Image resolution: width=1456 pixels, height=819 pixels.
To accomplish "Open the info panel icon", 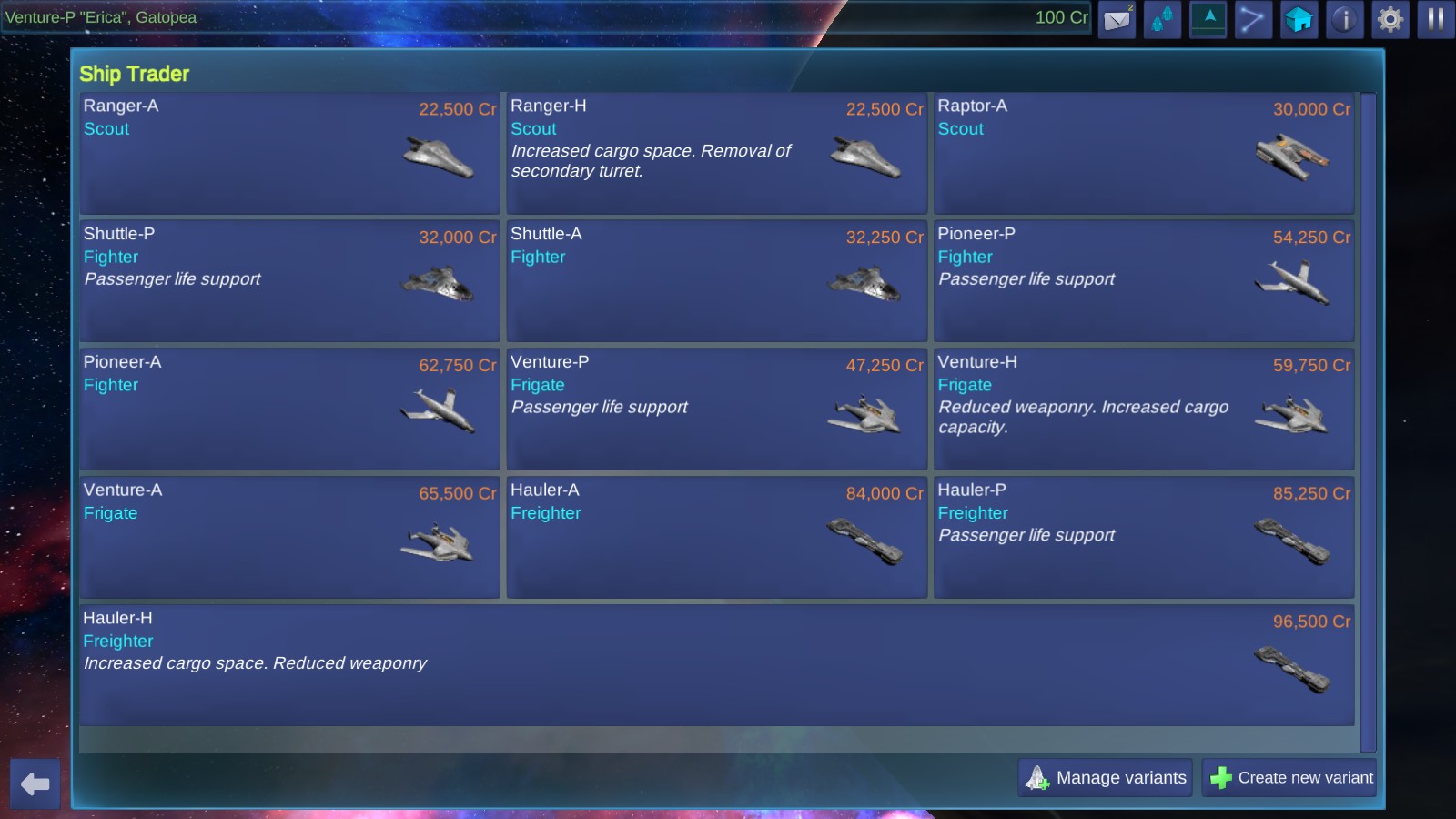I will coord(1344,19).
